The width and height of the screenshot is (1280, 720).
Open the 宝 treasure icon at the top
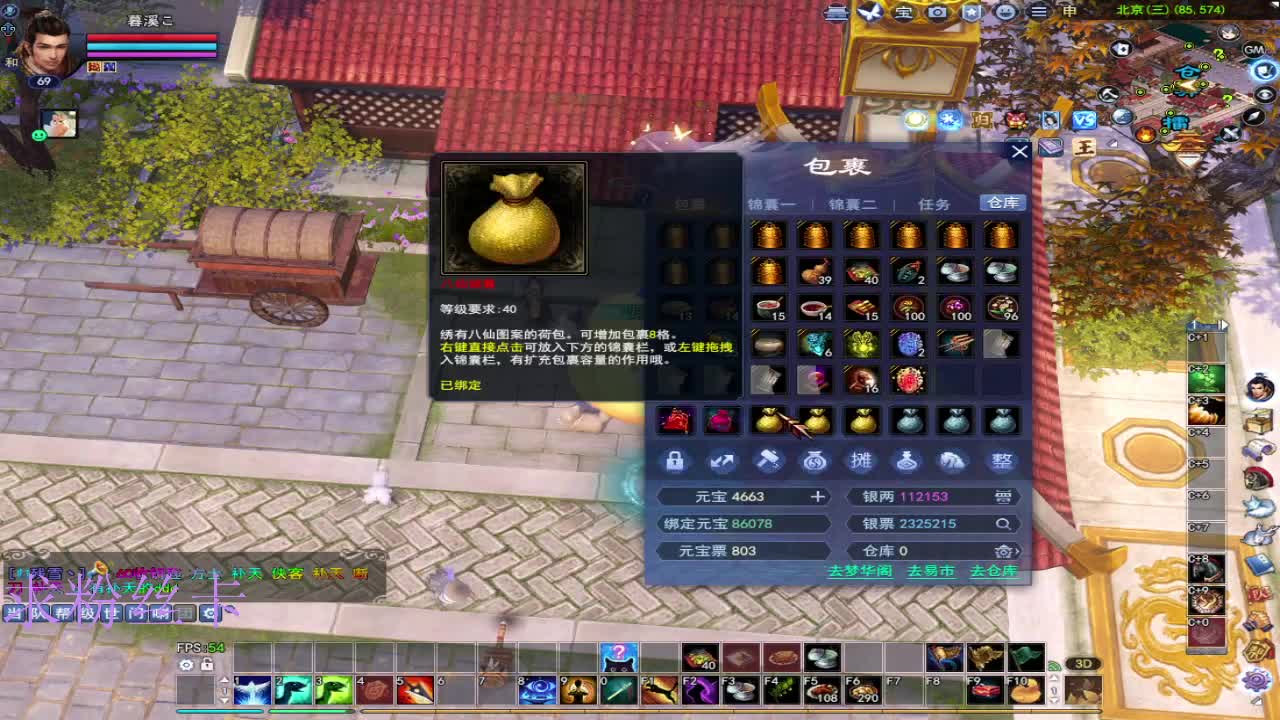[901, 12]
